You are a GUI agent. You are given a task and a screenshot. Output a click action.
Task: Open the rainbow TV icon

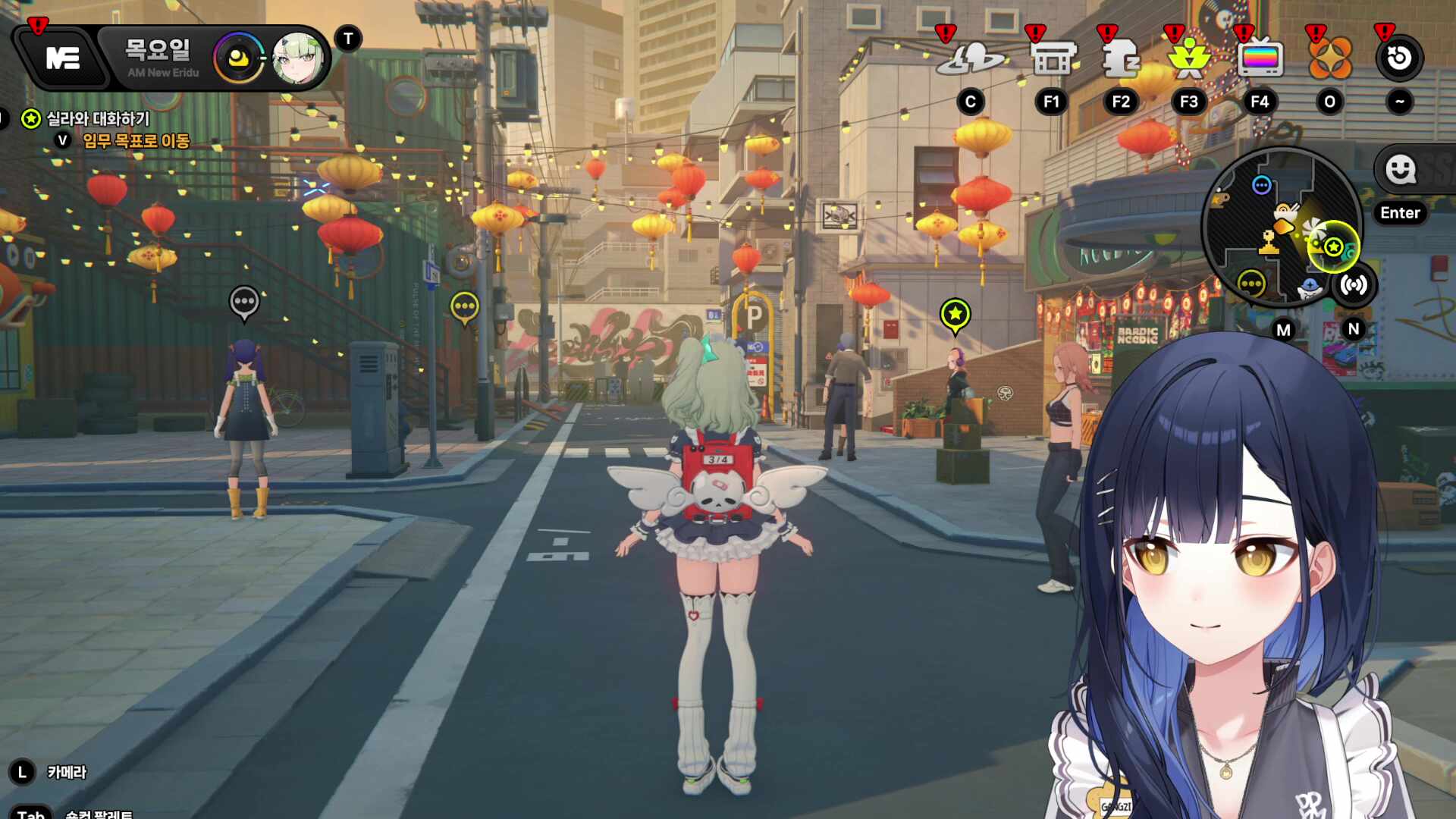1259,59
